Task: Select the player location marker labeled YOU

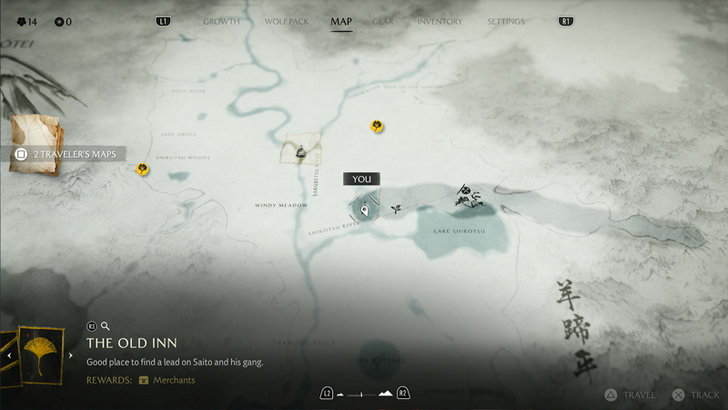Action: (x=365, y=209)
